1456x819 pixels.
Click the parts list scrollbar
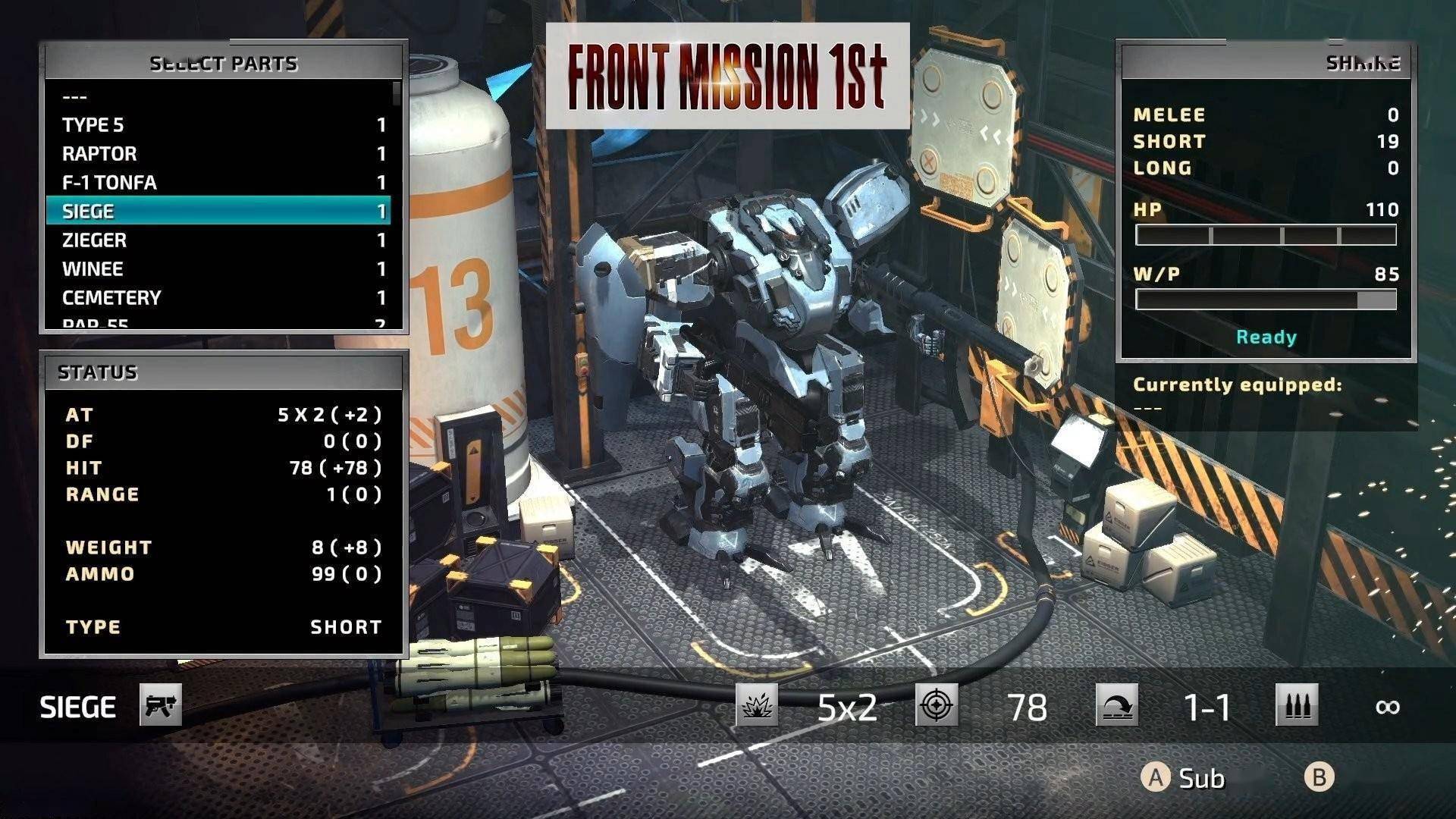click(x=397, y=95)
